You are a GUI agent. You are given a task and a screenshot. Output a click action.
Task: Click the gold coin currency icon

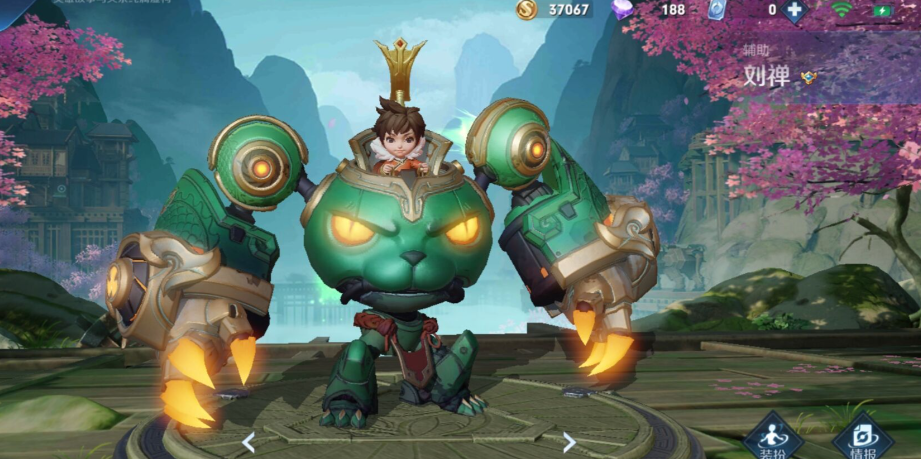(526, 9)
